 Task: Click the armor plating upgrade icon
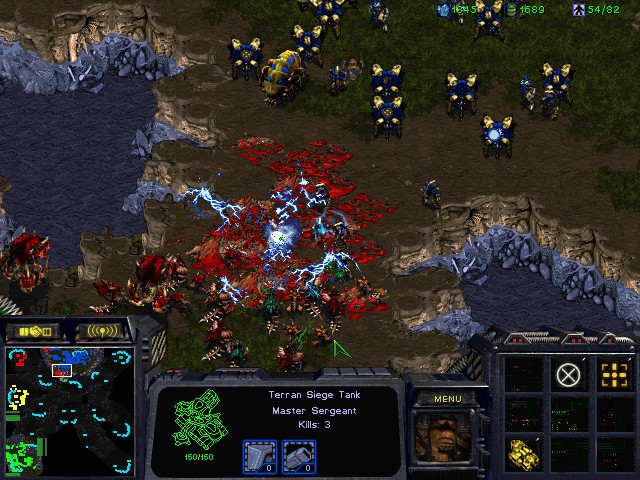pyautogui.click(x=299, y=455)
